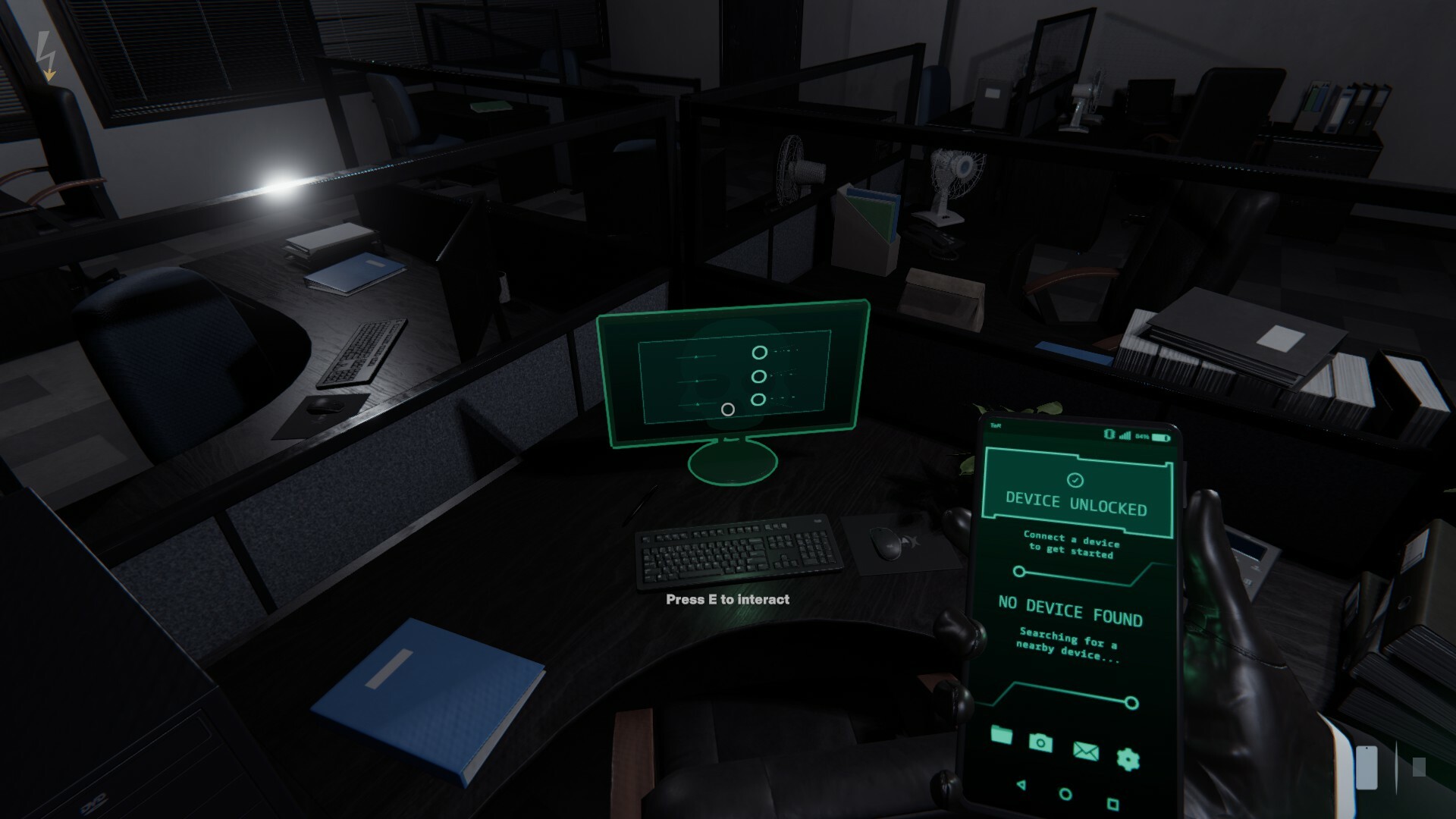Tap the 84% battery indicator on the phone

tap(1143, 437)
